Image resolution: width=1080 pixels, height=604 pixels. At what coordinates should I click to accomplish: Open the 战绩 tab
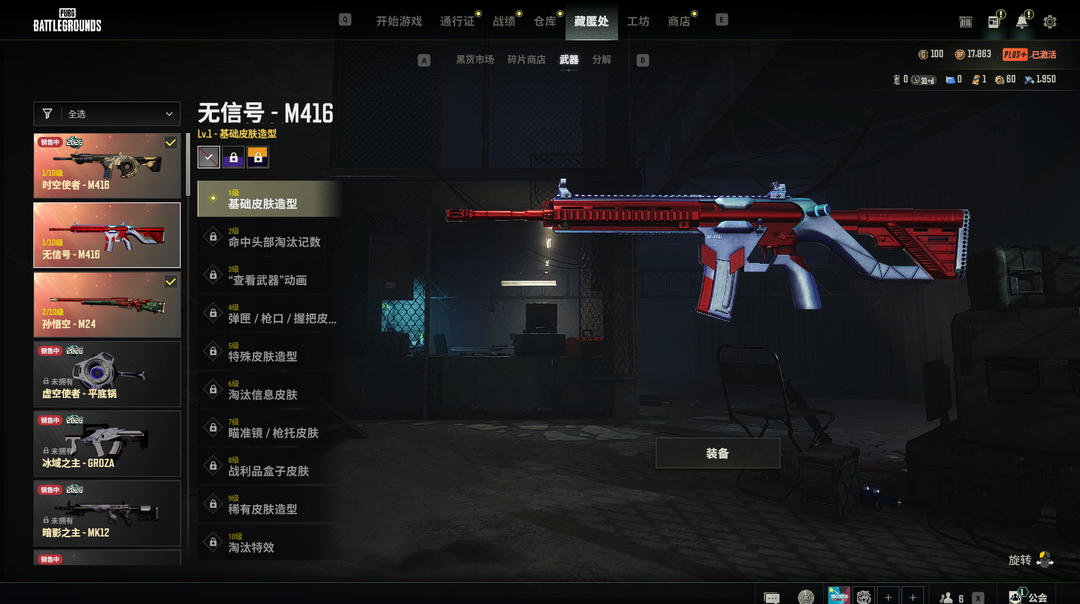pyautogui.click(x=504, y=21)
